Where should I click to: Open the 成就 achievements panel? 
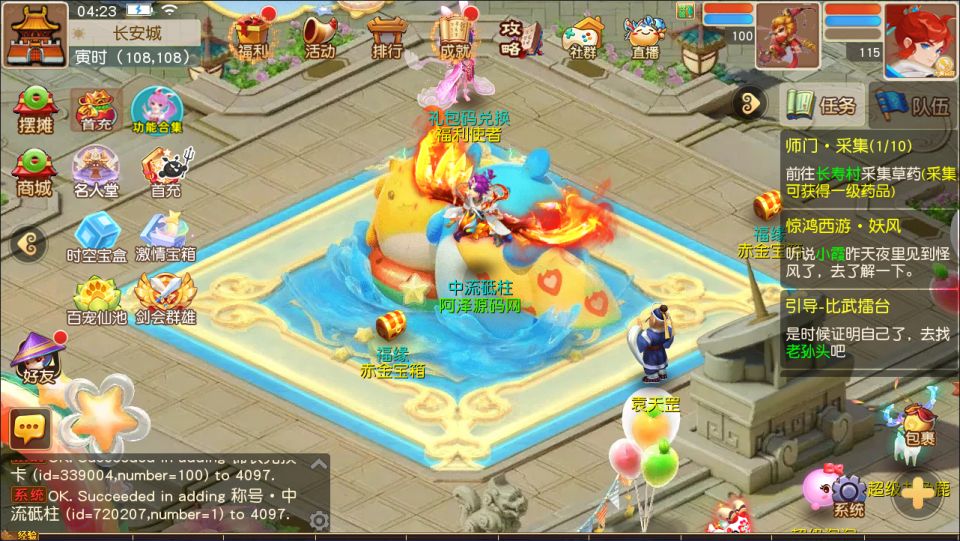click(x=456, y=36)
